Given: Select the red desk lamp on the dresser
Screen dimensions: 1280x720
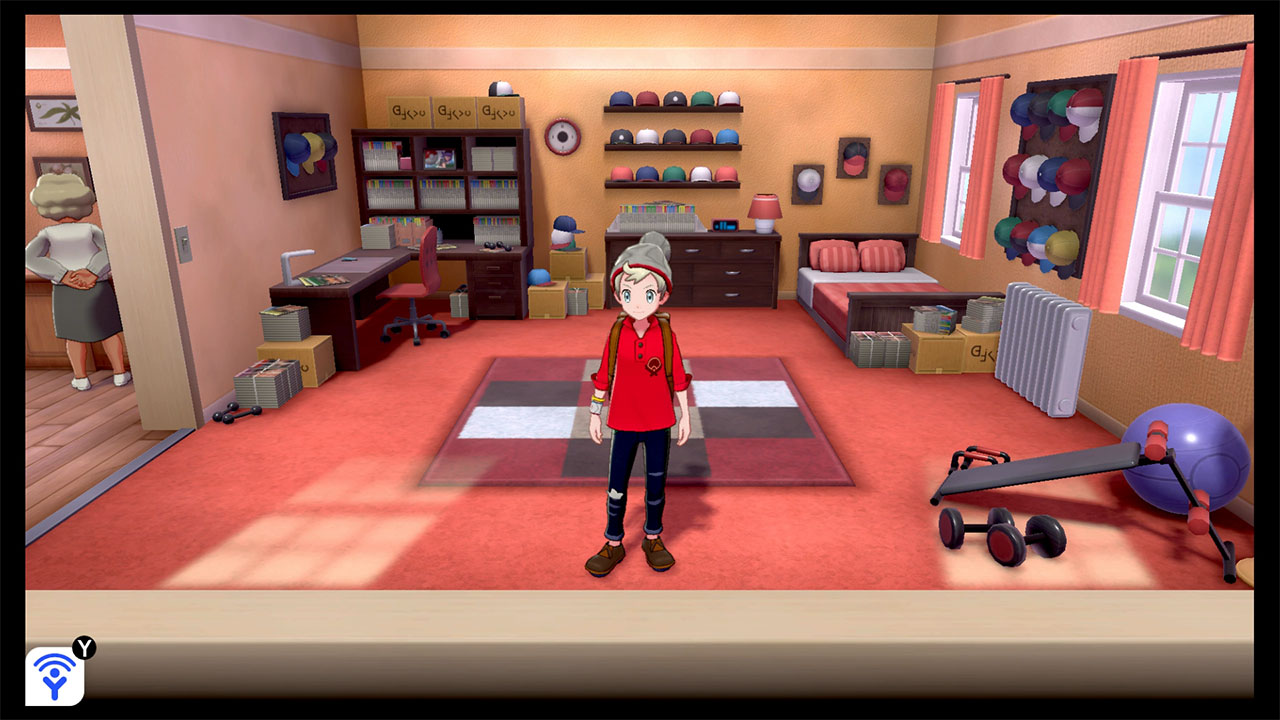Looking at the screenshot, I should 764,210.
